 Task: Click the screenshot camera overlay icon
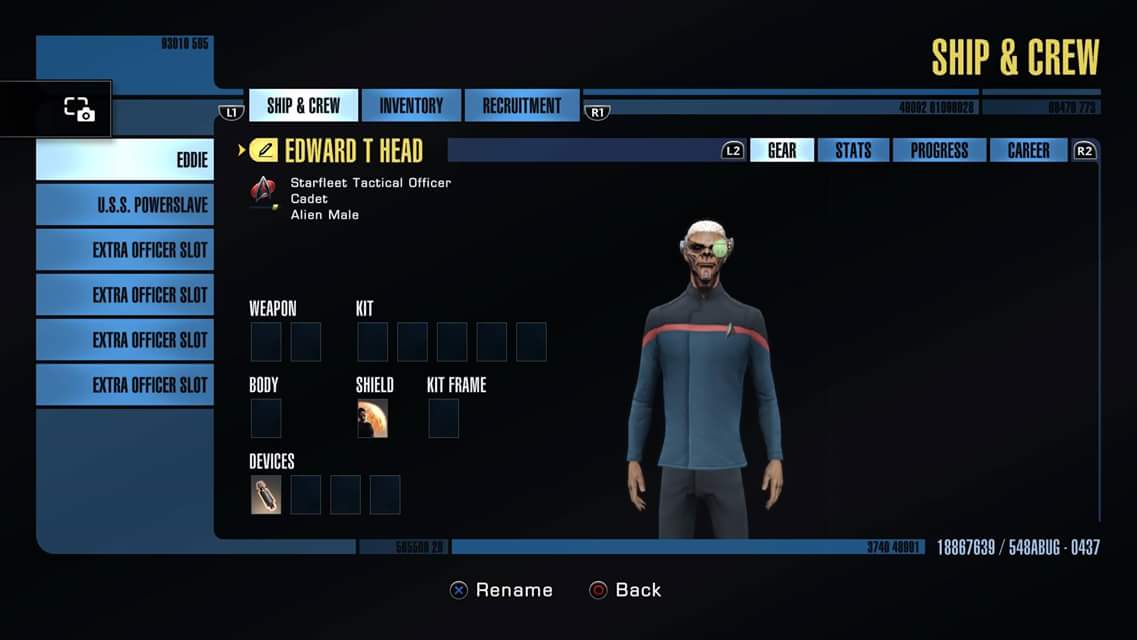point(78,109)
